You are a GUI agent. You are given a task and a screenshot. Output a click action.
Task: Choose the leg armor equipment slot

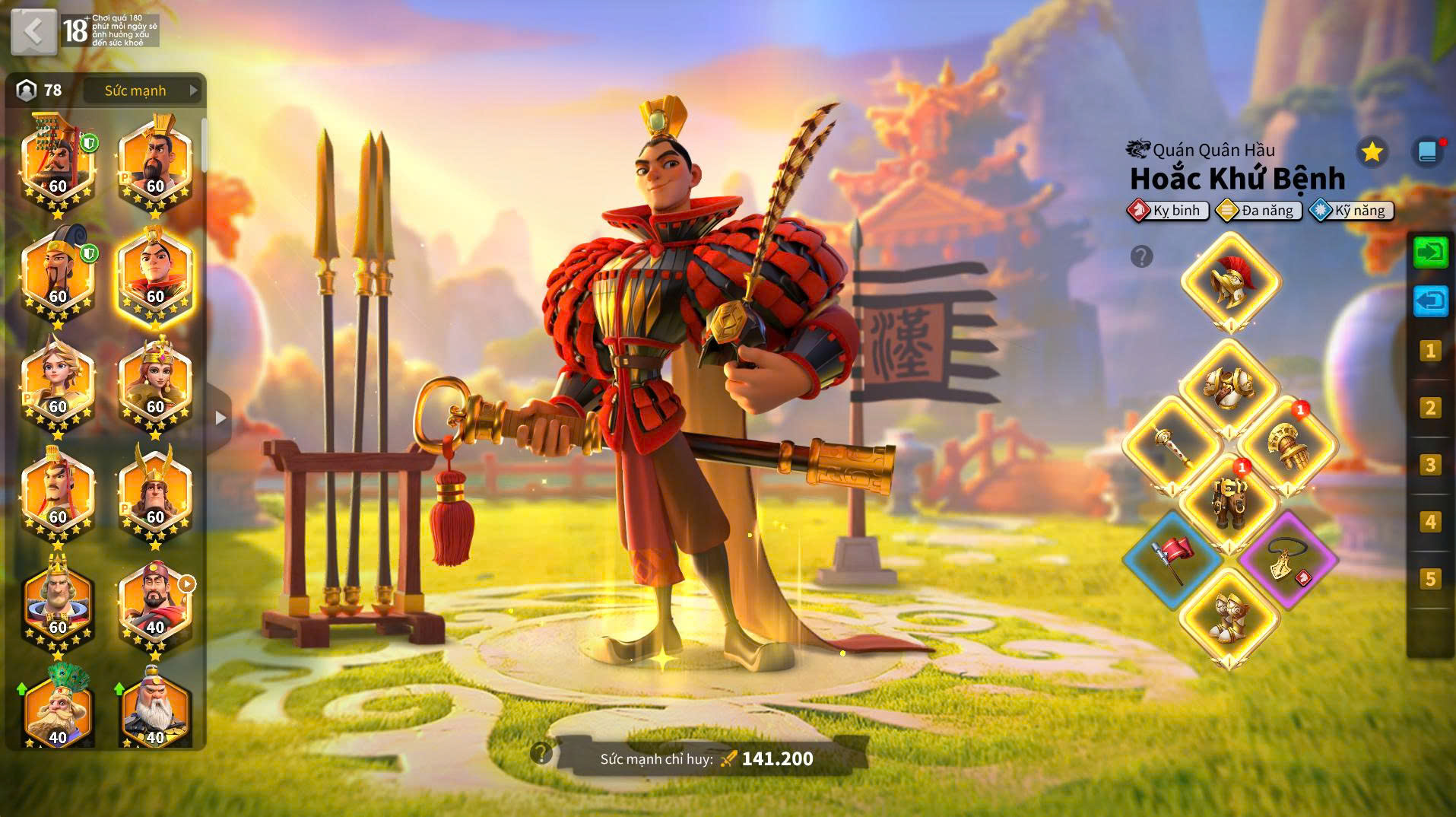(x=1229, y=502)
